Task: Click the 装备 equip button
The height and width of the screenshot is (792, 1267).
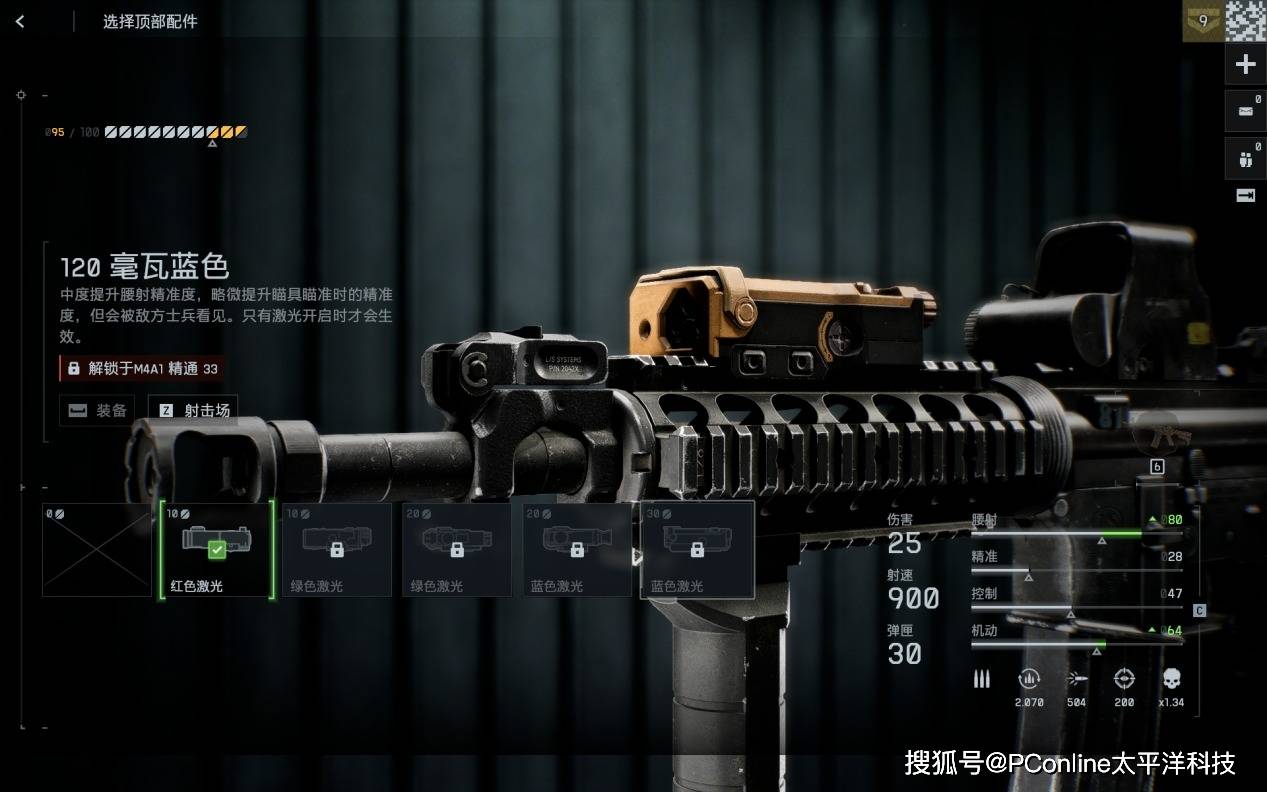Action: coord(97,410)
